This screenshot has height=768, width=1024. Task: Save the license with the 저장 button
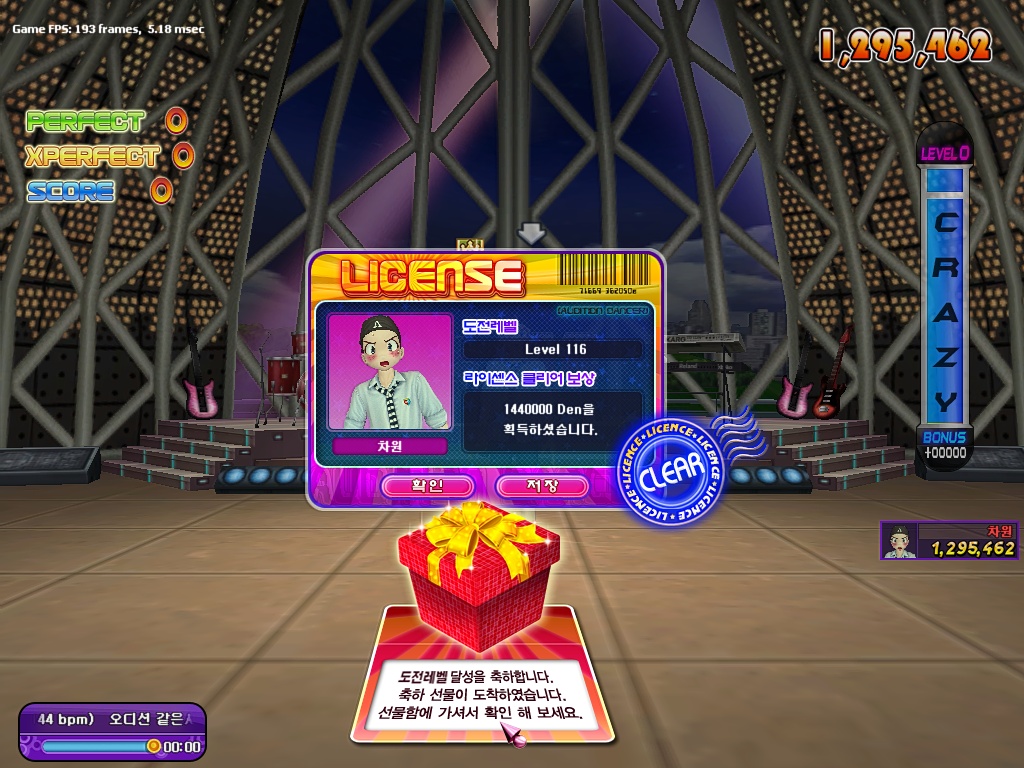click(541, 486)
